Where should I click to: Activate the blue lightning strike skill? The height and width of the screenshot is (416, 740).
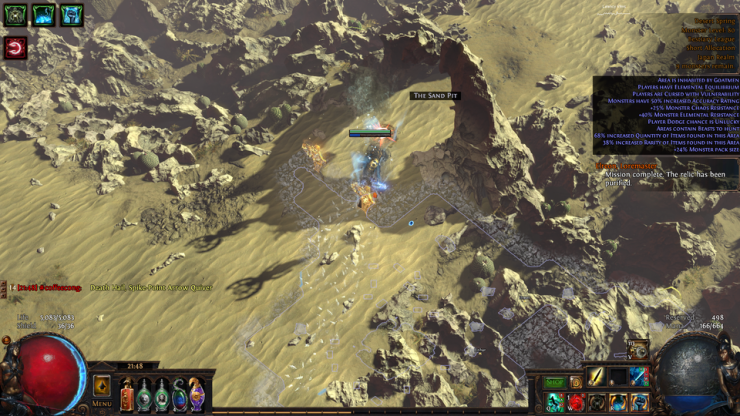tap(639, 377)
